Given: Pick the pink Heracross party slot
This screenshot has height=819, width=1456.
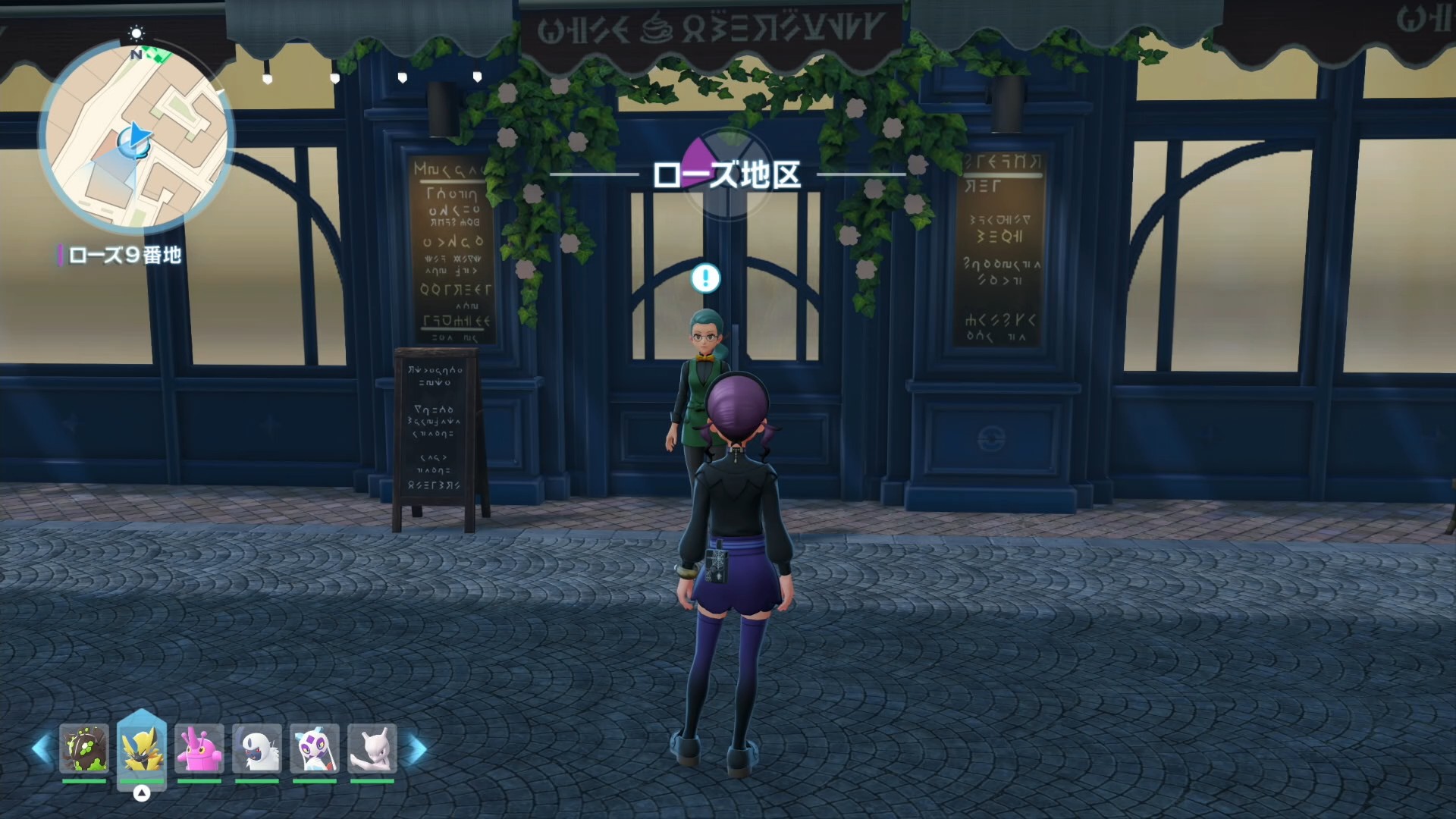Looking at the screenshot, I should pyautogui.click(x=199, y=748).
